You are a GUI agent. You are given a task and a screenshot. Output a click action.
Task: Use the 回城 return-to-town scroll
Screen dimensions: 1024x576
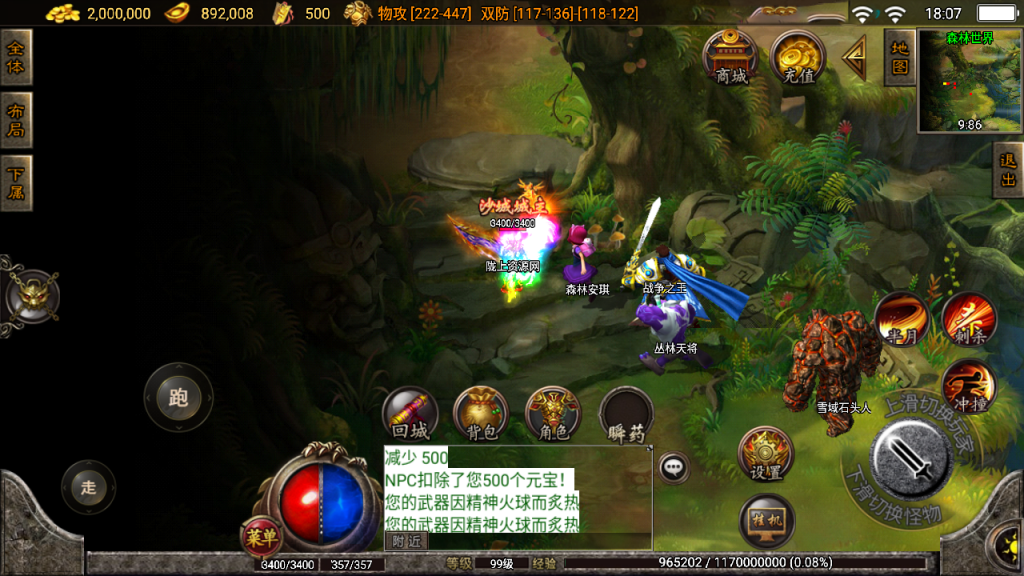[410, 414]
